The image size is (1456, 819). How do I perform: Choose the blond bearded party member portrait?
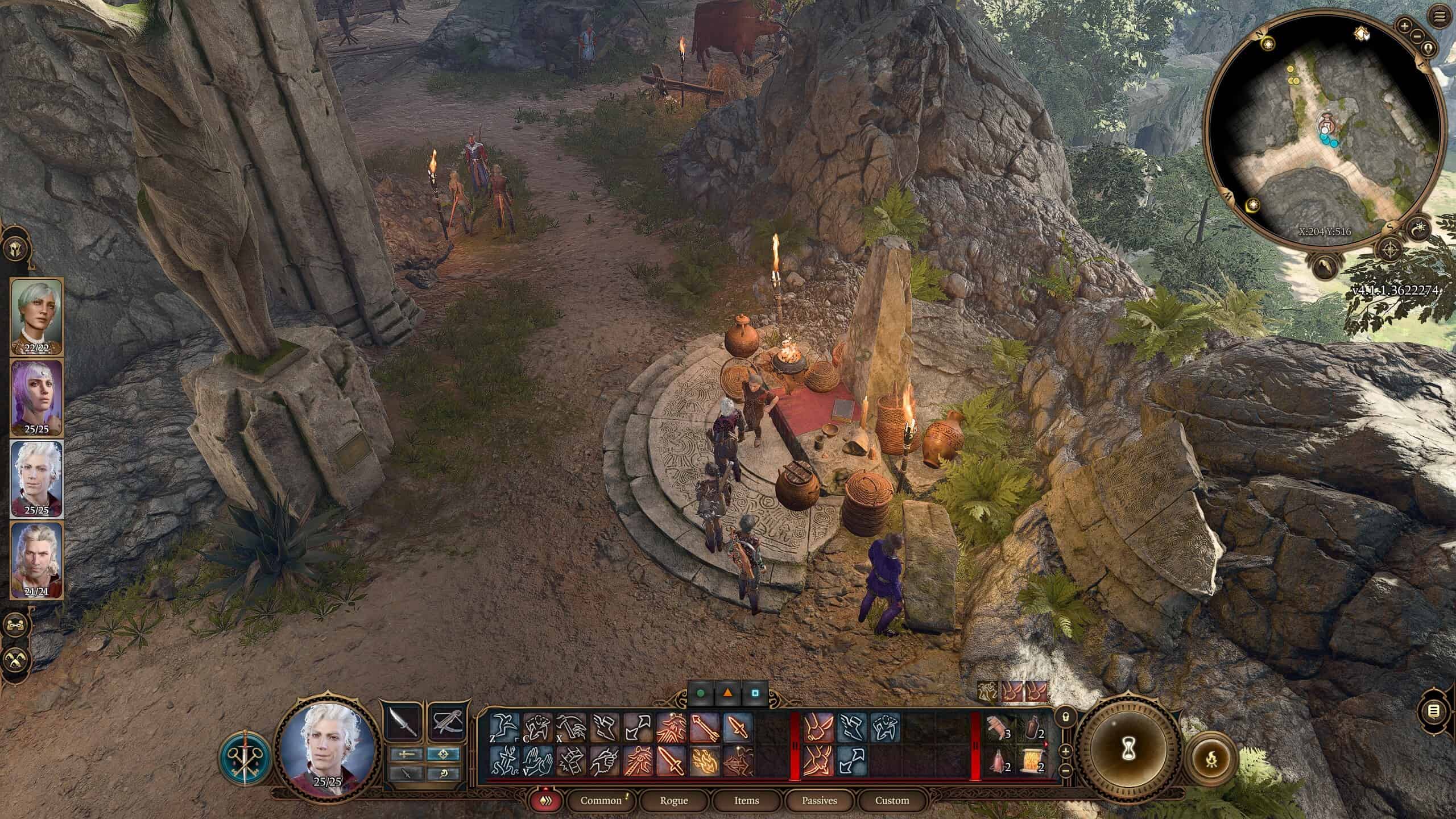click(x=37, y=559)
